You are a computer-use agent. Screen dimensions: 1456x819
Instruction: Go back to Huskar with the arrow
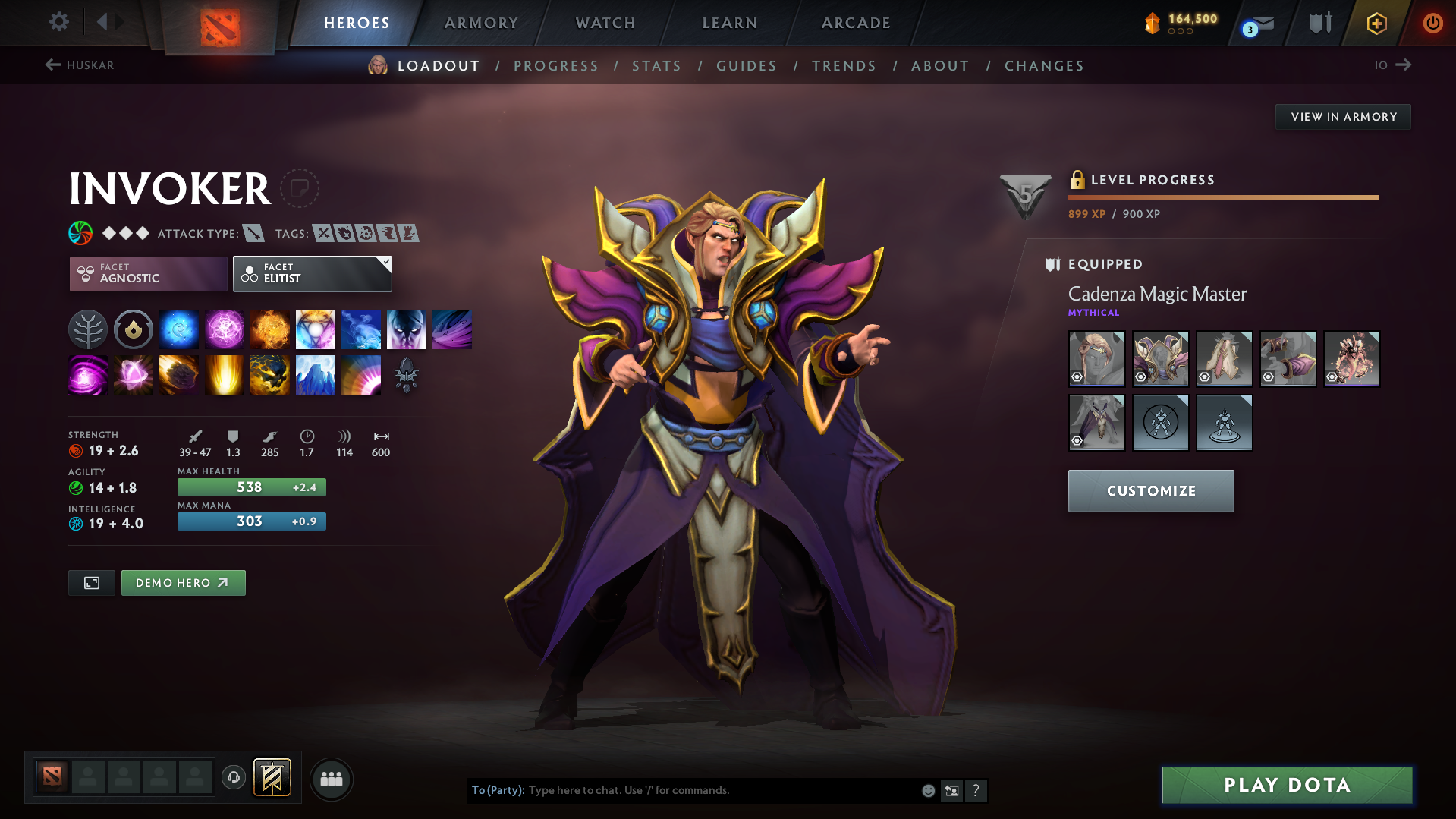pyautogui.click(x=52, y=65)
